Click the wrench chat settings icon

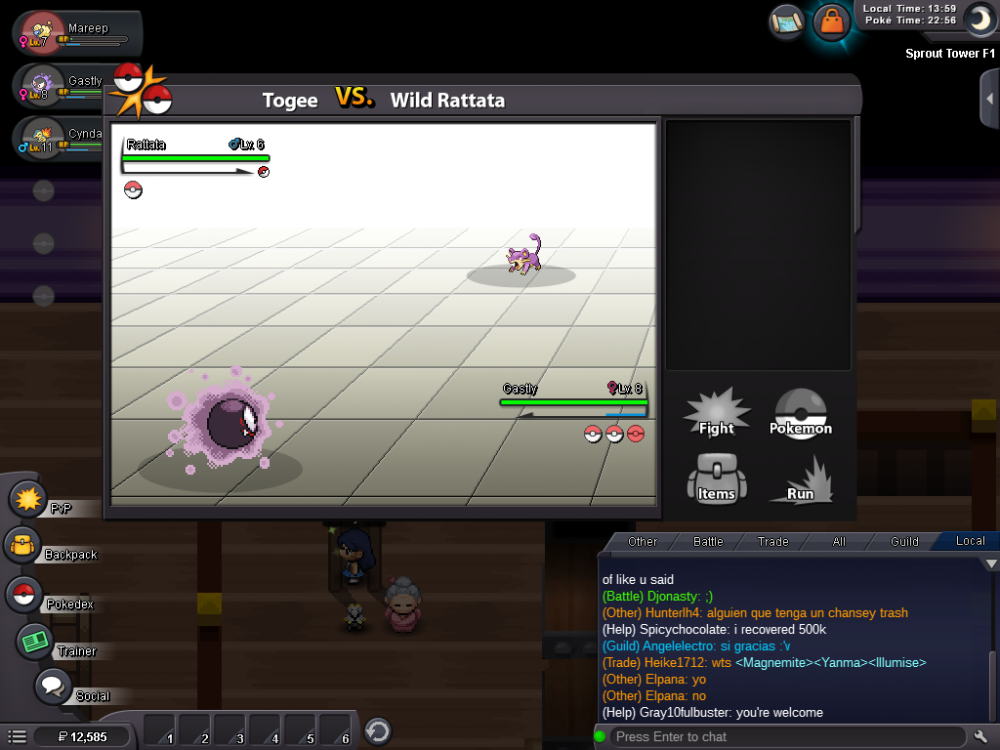tap(980, 737)
